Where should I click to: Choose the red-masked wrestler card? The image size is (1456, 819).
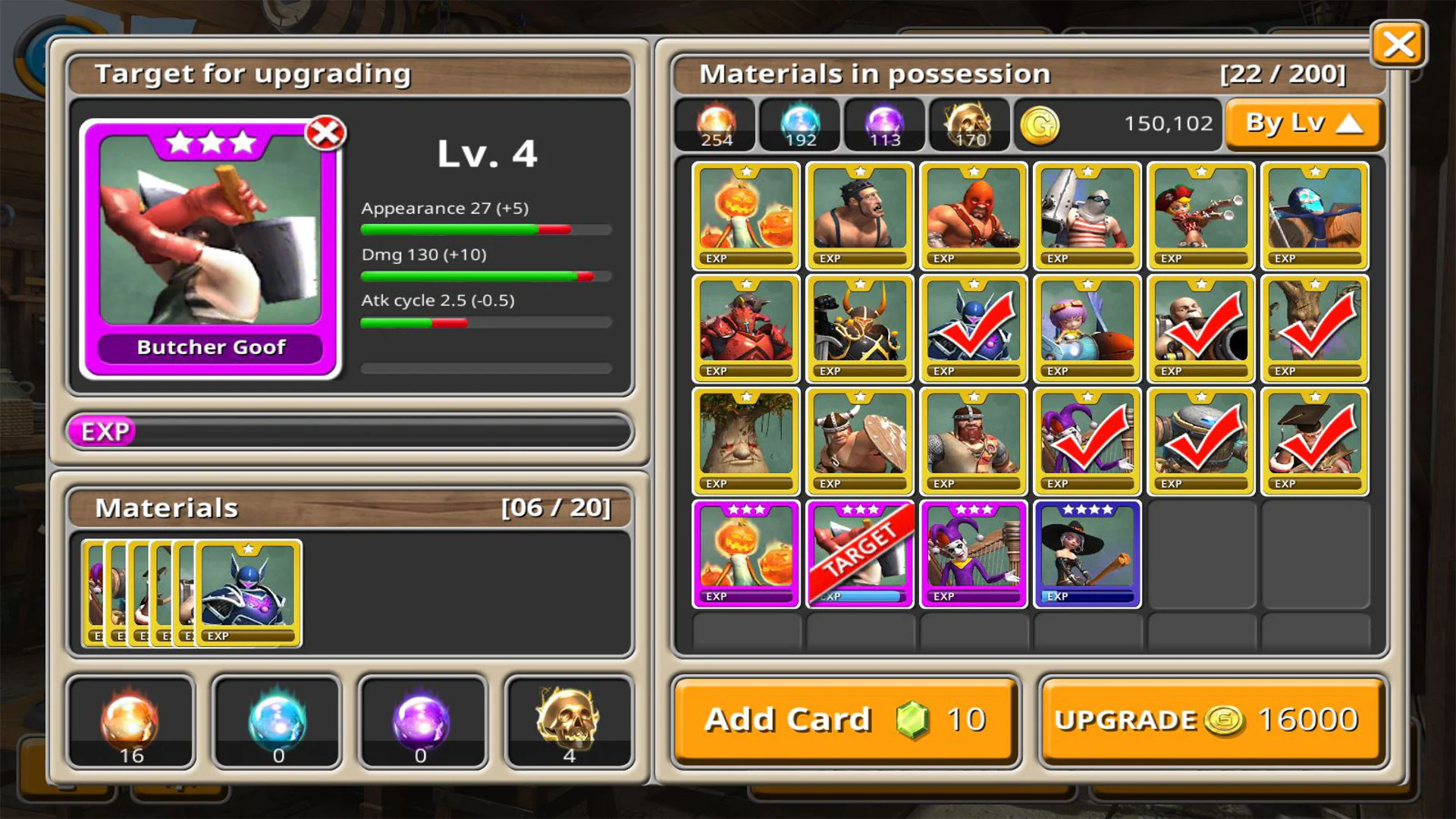[x=973, y=215]
